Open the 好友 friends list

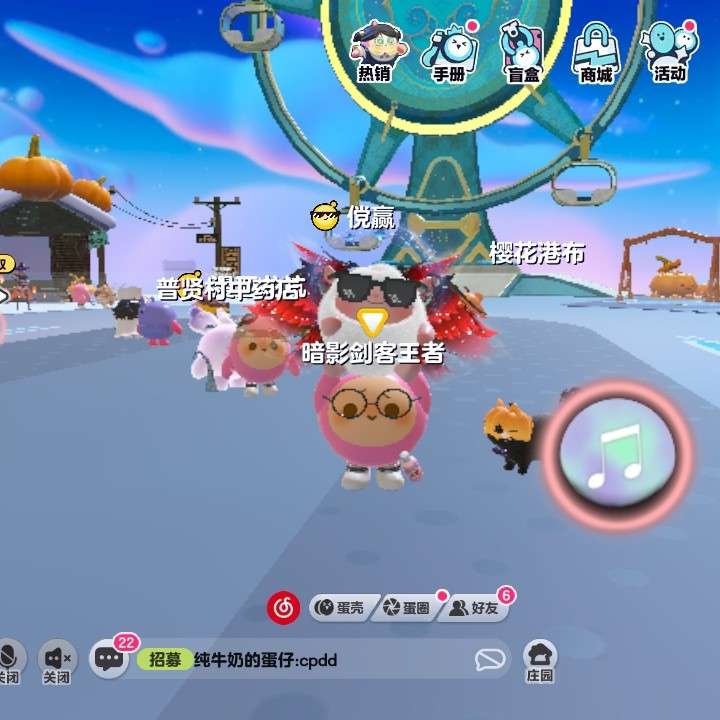[475, 607]
